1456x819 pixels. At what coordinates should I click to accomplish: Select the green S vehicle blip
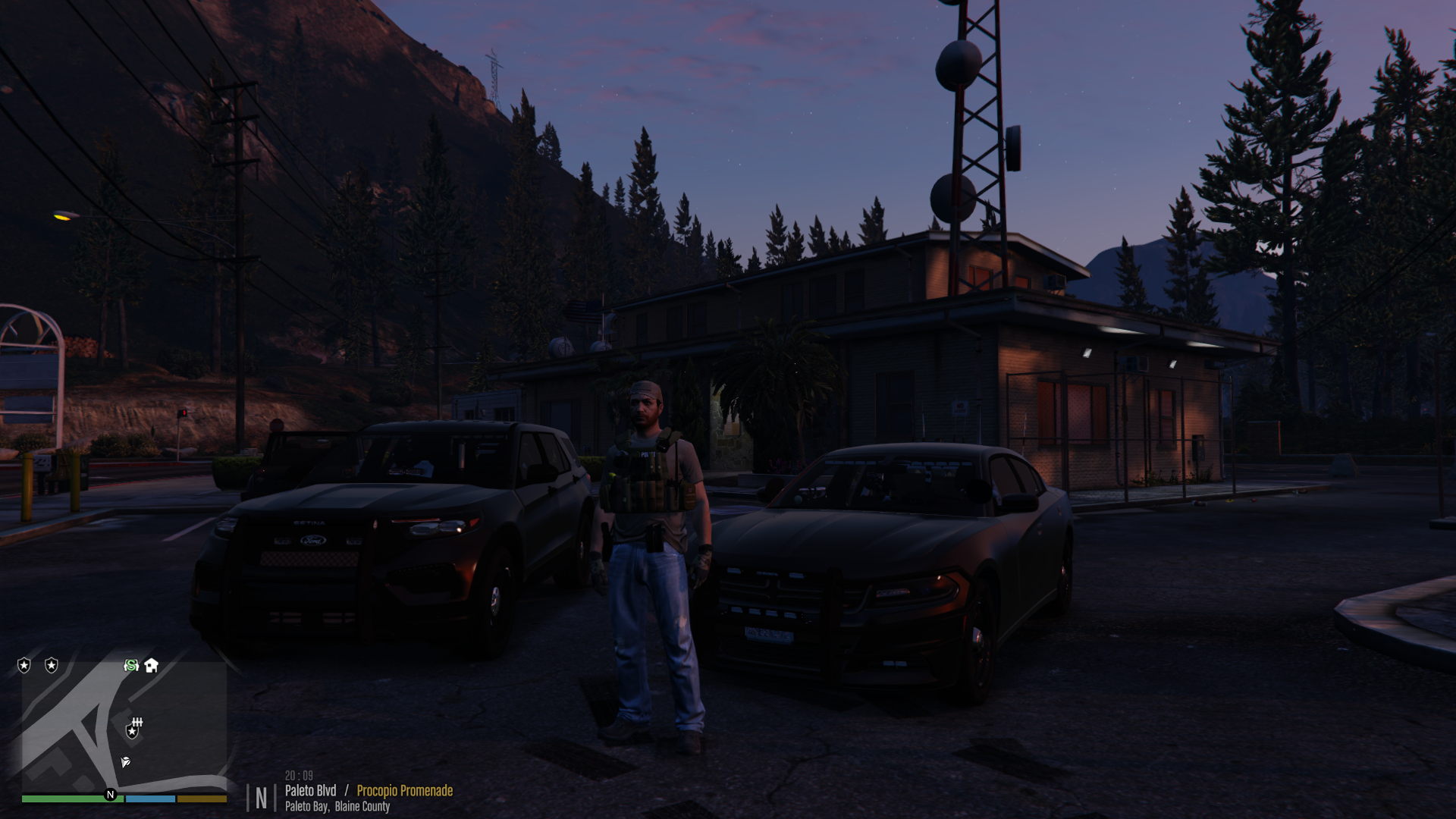(131, 665)
